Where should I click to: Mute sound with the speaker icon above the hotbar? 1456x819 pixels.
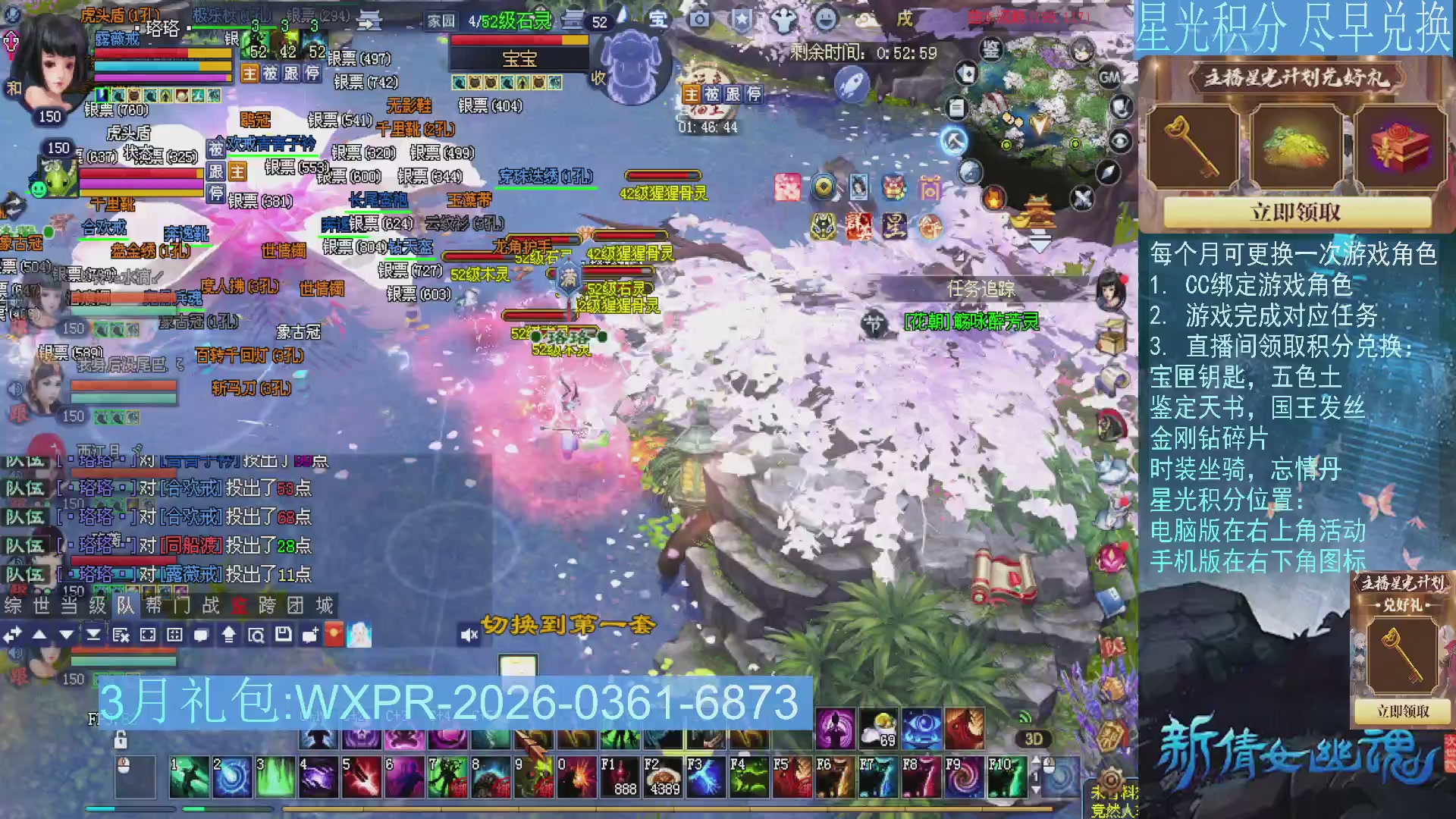[469, 635]
